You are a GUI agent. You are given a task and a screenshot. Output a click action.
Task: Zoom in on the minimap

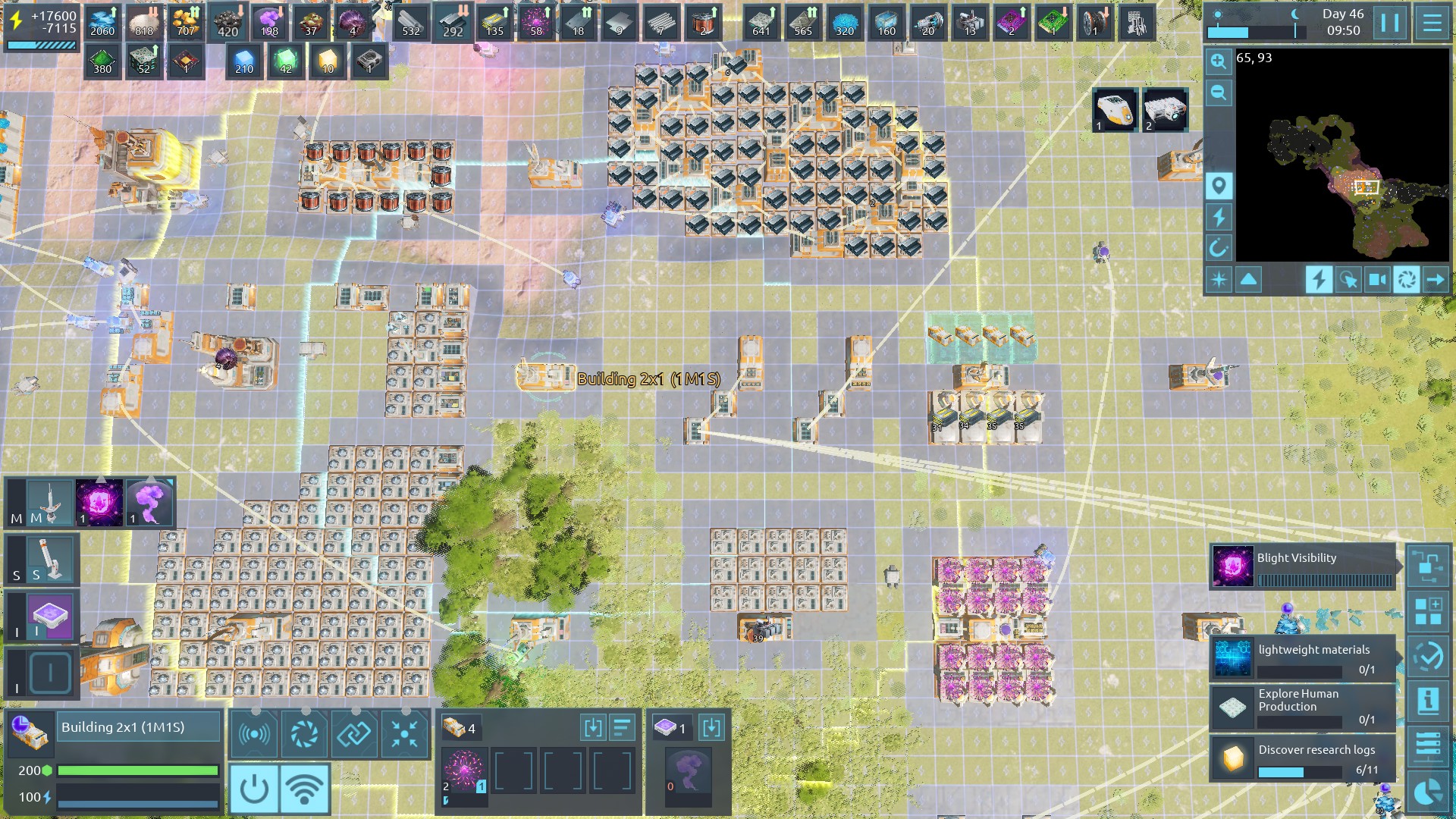point(1219,61)
